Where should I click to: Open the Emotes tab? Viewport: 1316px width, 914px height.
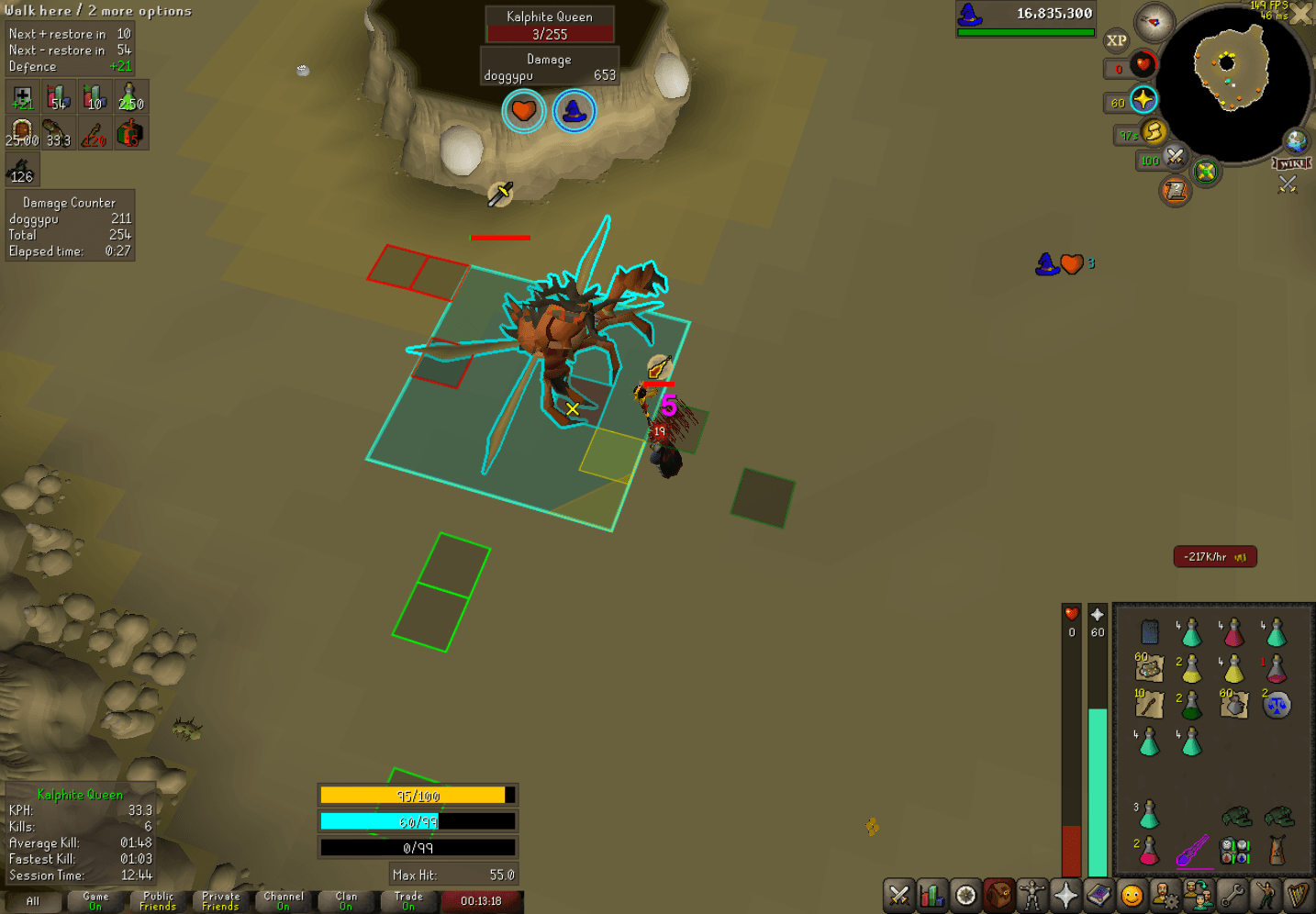[x=1266, y=895]
